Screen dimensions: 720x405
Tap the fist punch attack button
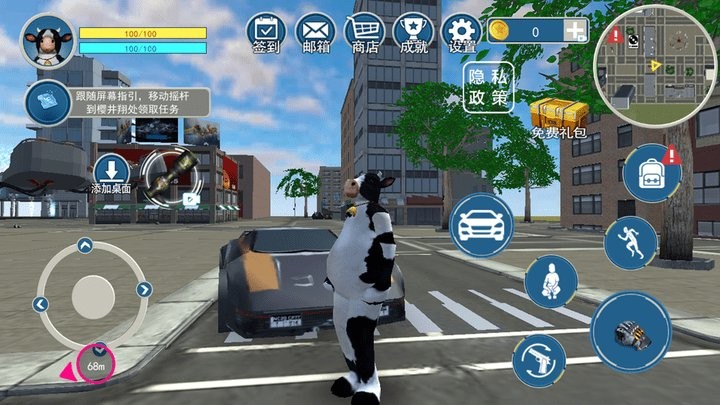point(630,332)
